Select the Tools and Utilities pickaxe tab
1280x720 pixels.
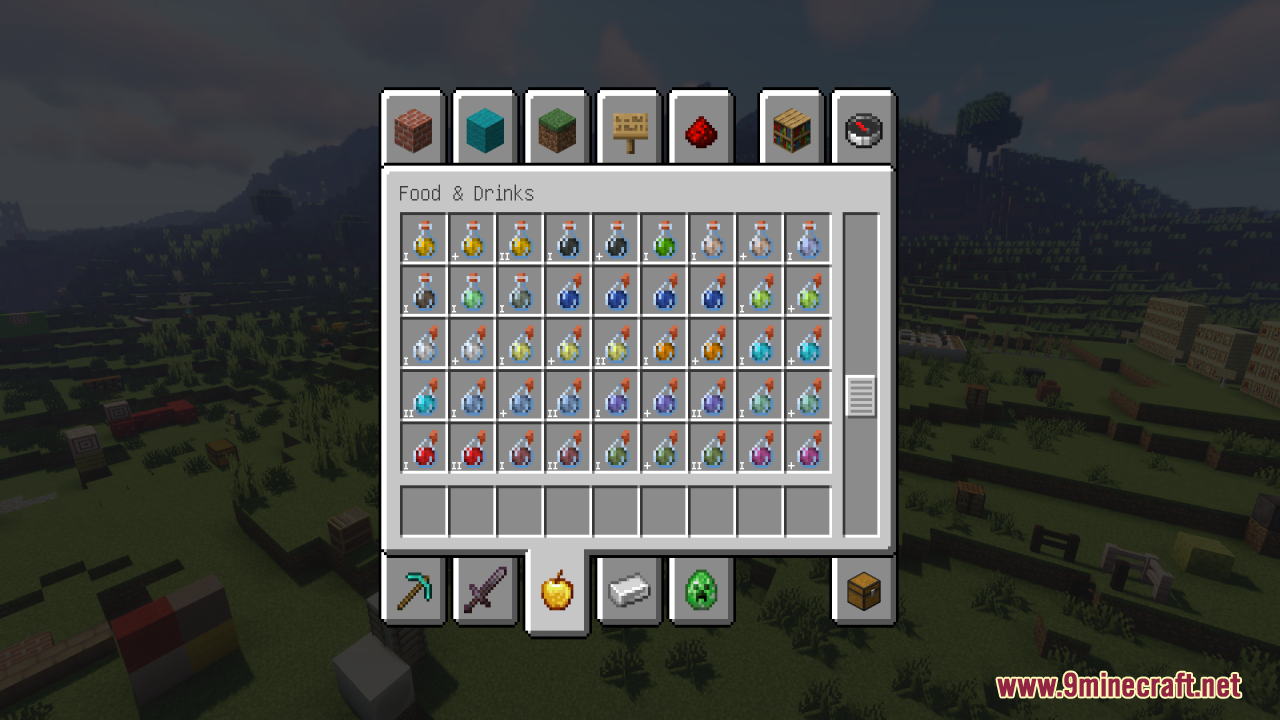(x=412, y=592)
